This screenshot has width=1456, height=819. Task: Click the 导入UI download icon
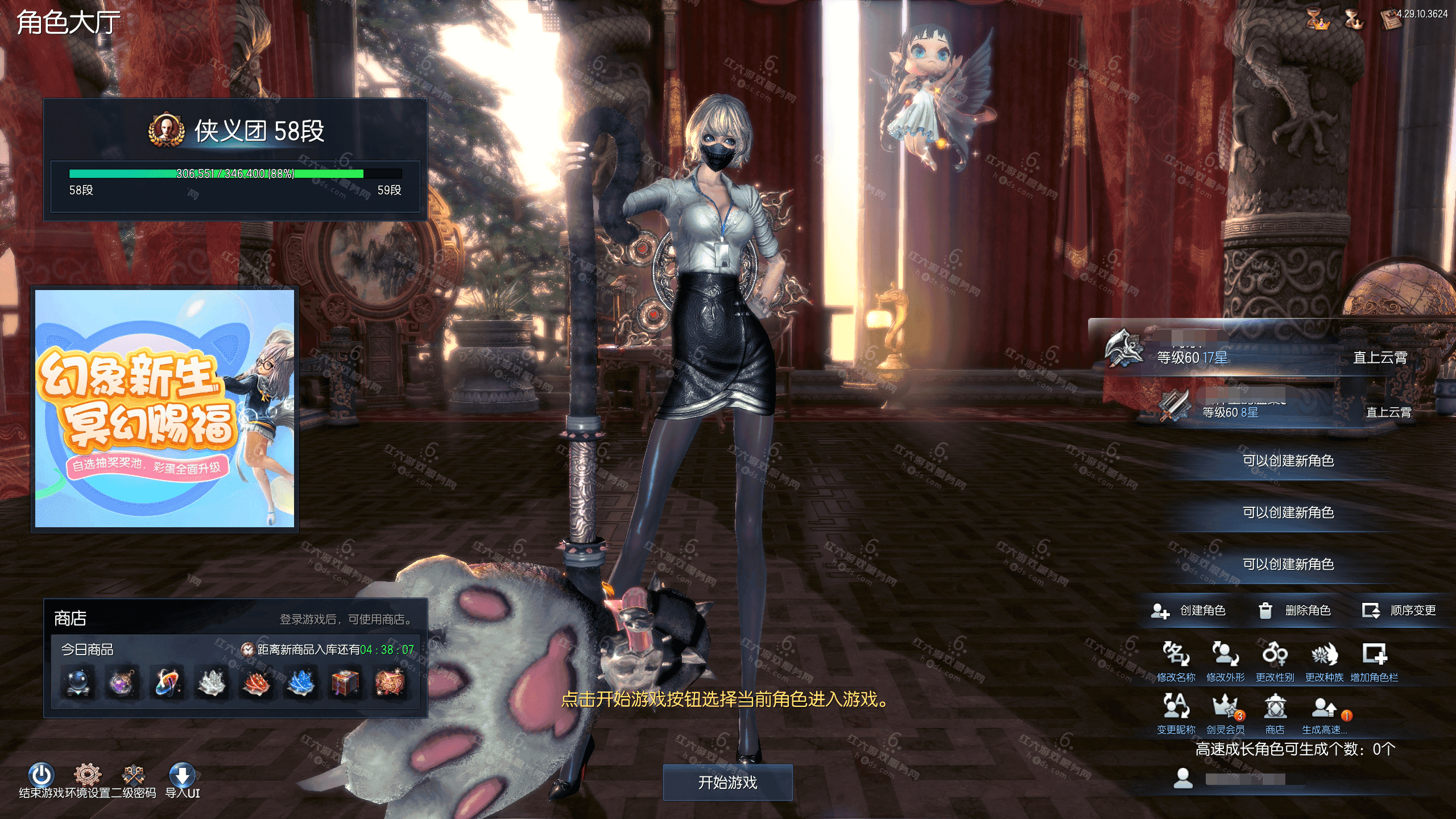(183, 773)
